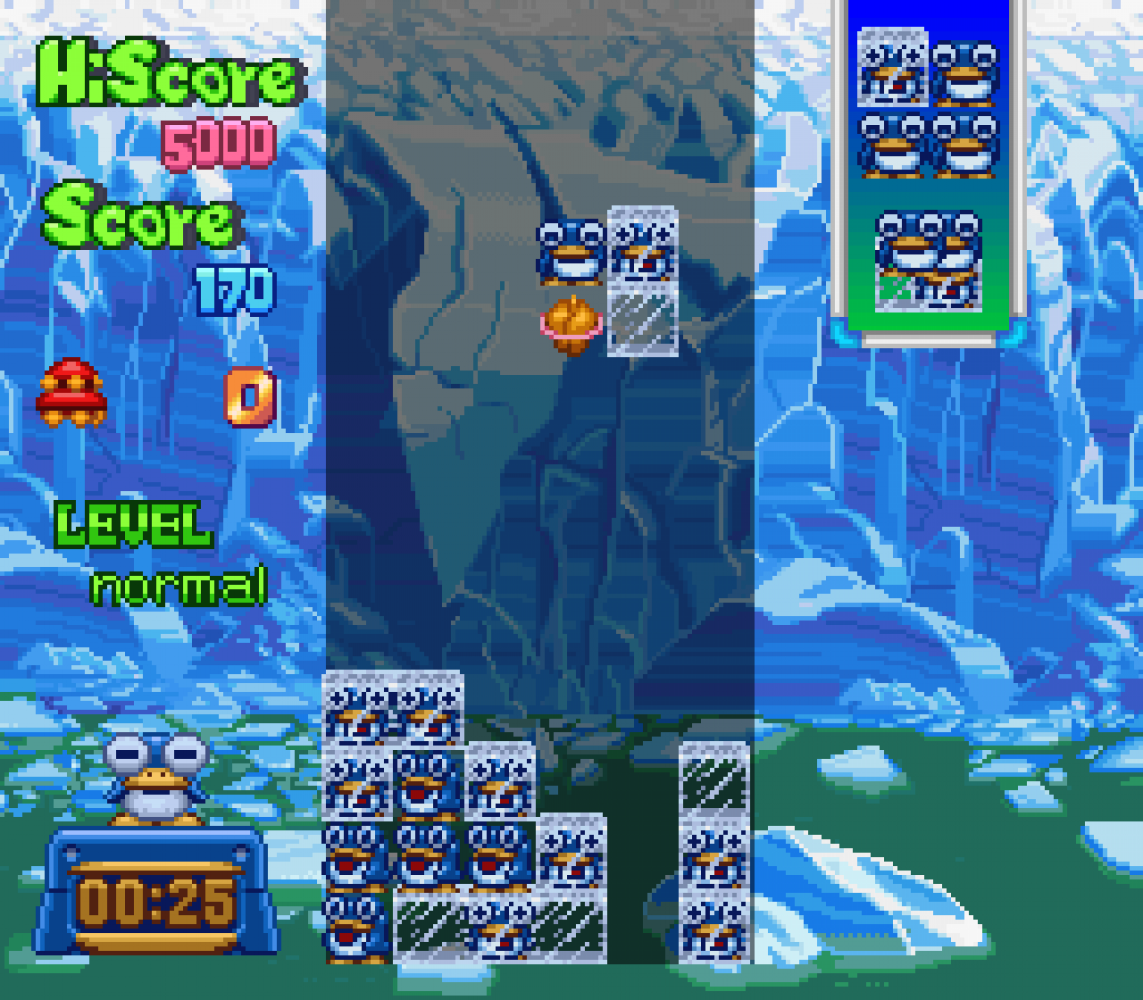Select the lower queued piece preview
This screenshot has width=1143, height=1000.
click(927, 258)
